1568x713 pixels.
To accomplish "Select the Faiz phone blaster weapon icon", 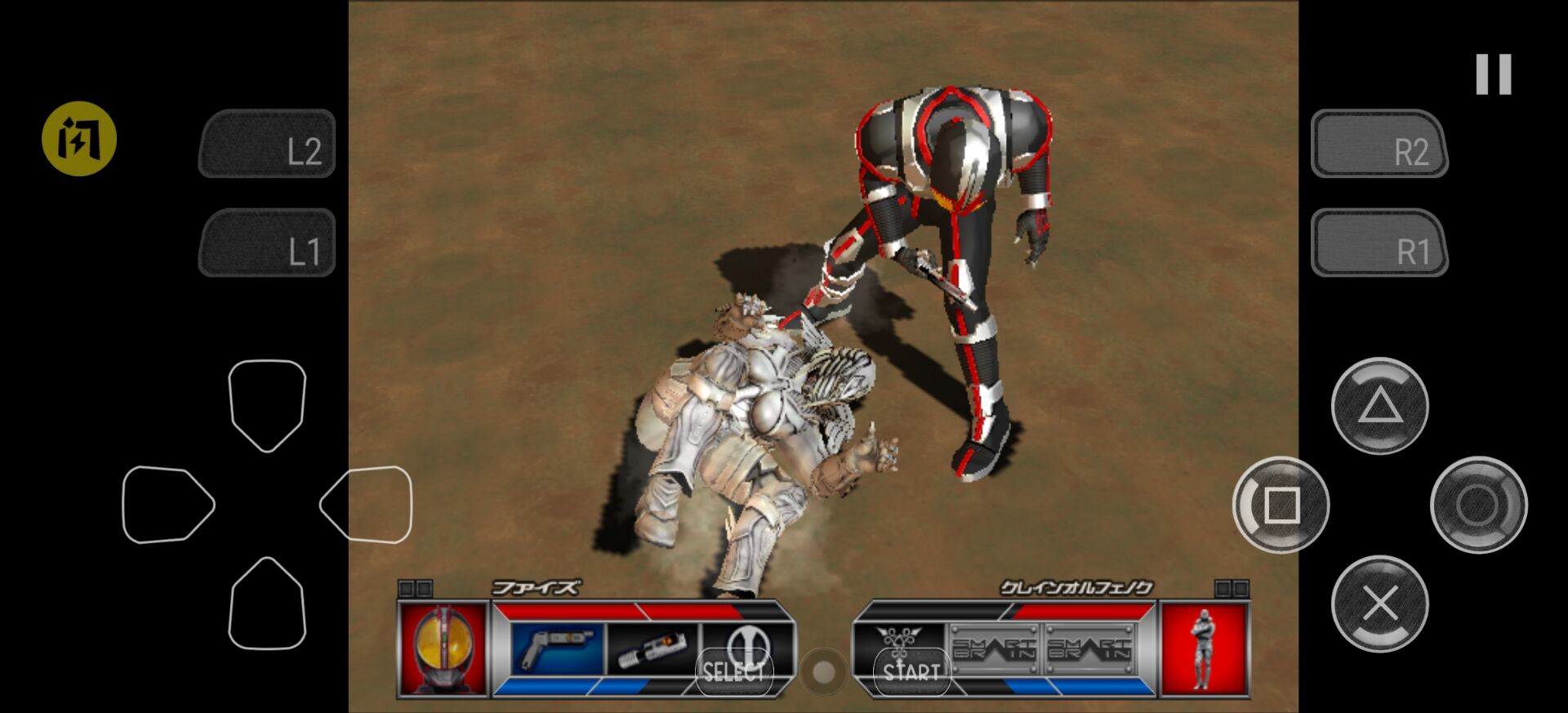I will pos(558,649).
